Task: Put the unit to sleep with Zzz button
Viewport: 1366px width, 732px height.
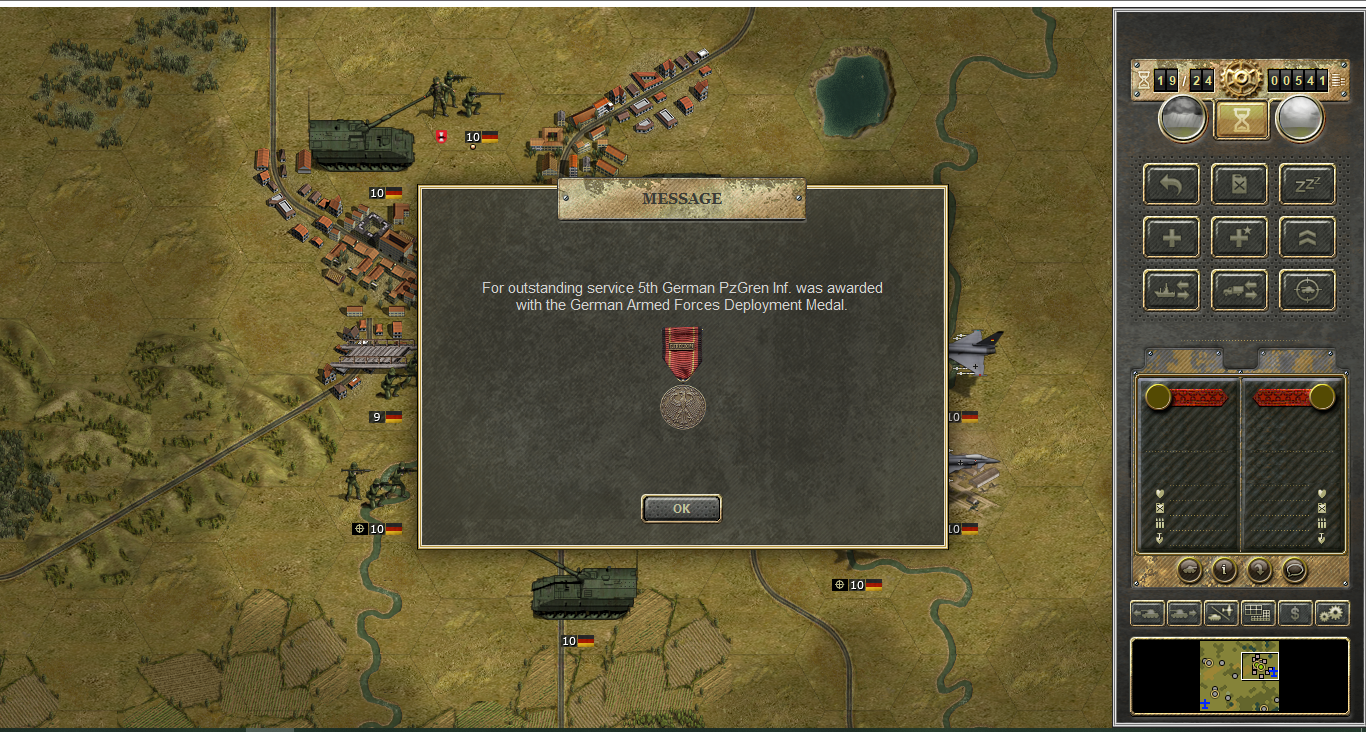Action: (x=1307, y=185)
